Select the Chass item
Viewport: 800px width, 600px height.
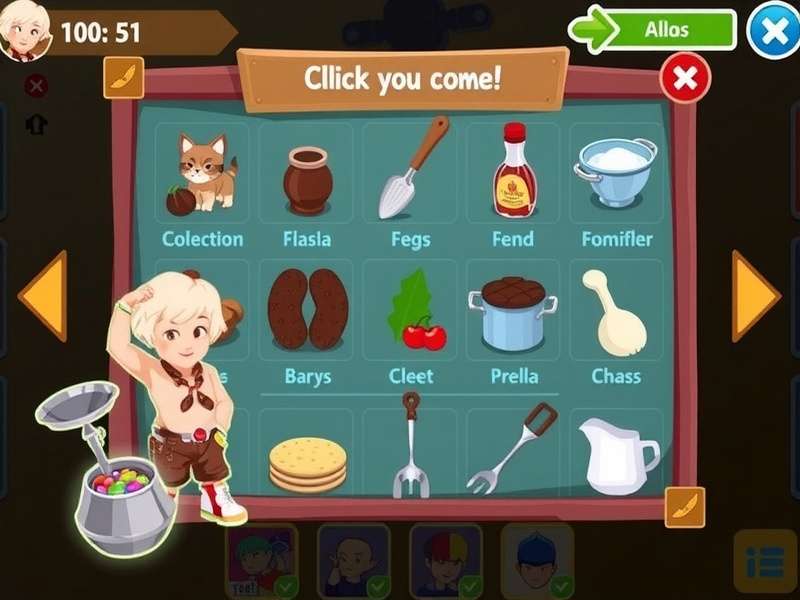[x=614, y=312]
